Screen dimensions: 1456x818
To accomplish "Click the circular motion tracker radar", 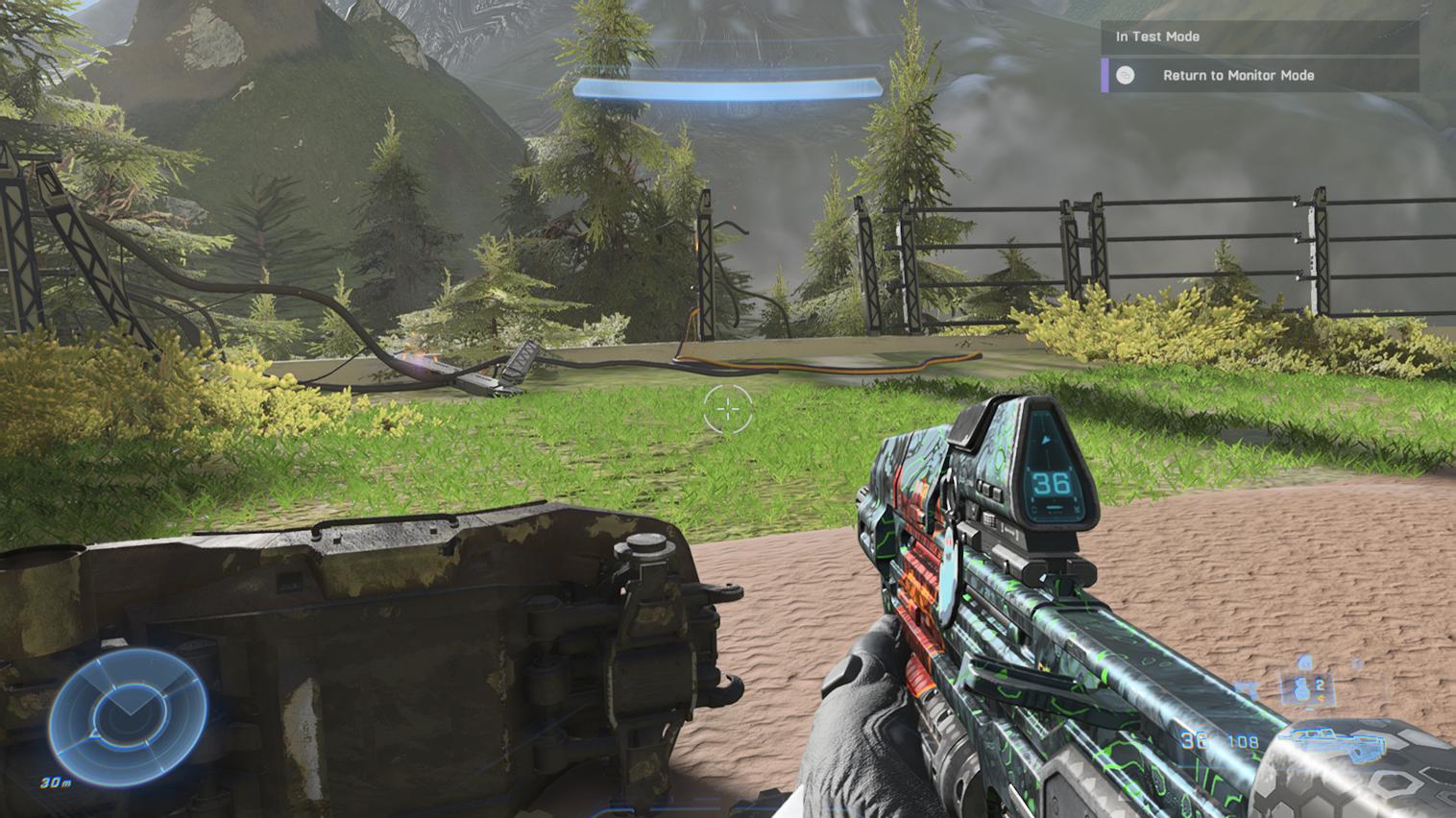I will [127, 717].
